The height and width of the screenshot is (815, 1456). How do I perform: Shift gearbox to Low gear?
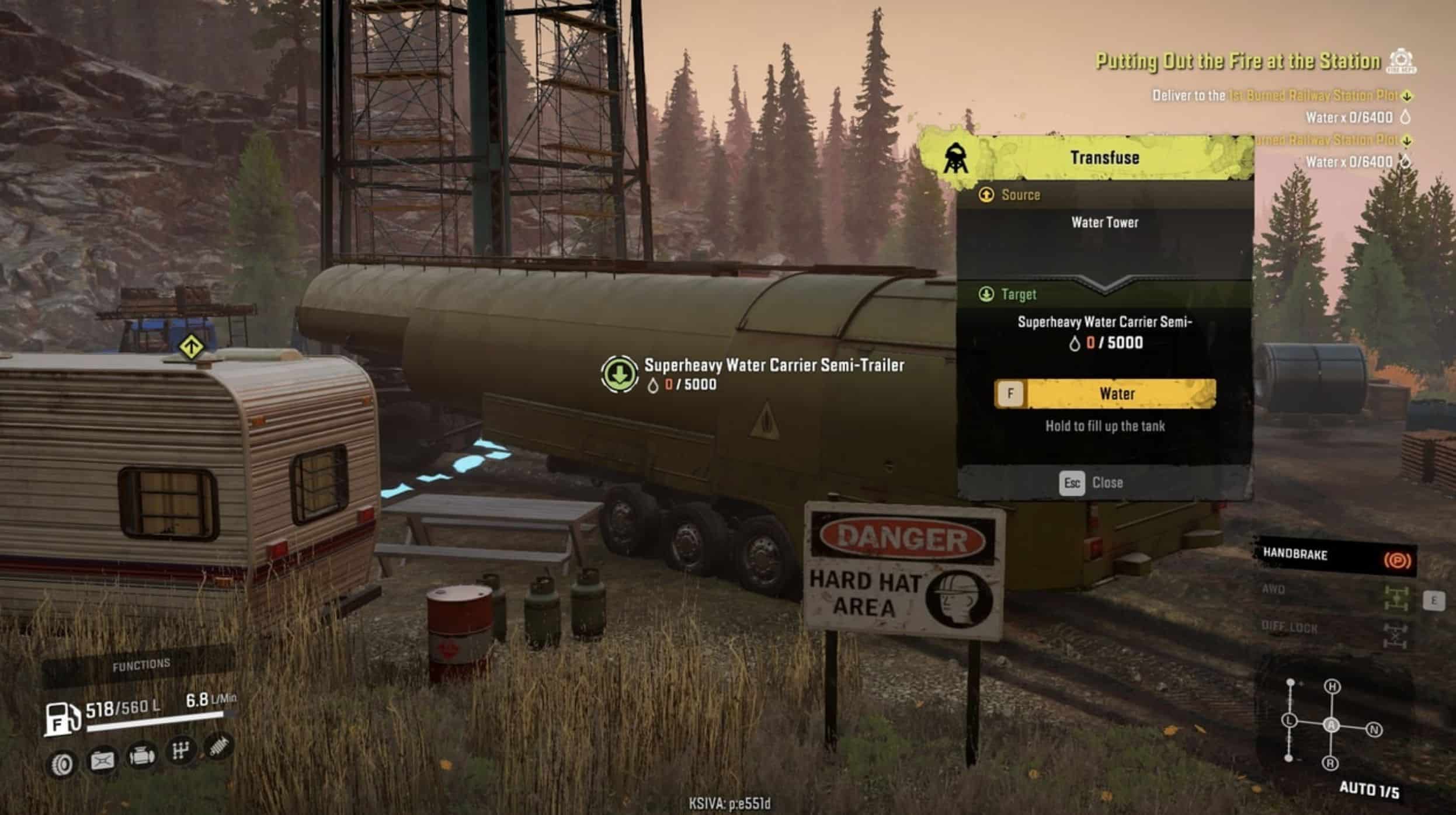click(x=1289, y=720)
